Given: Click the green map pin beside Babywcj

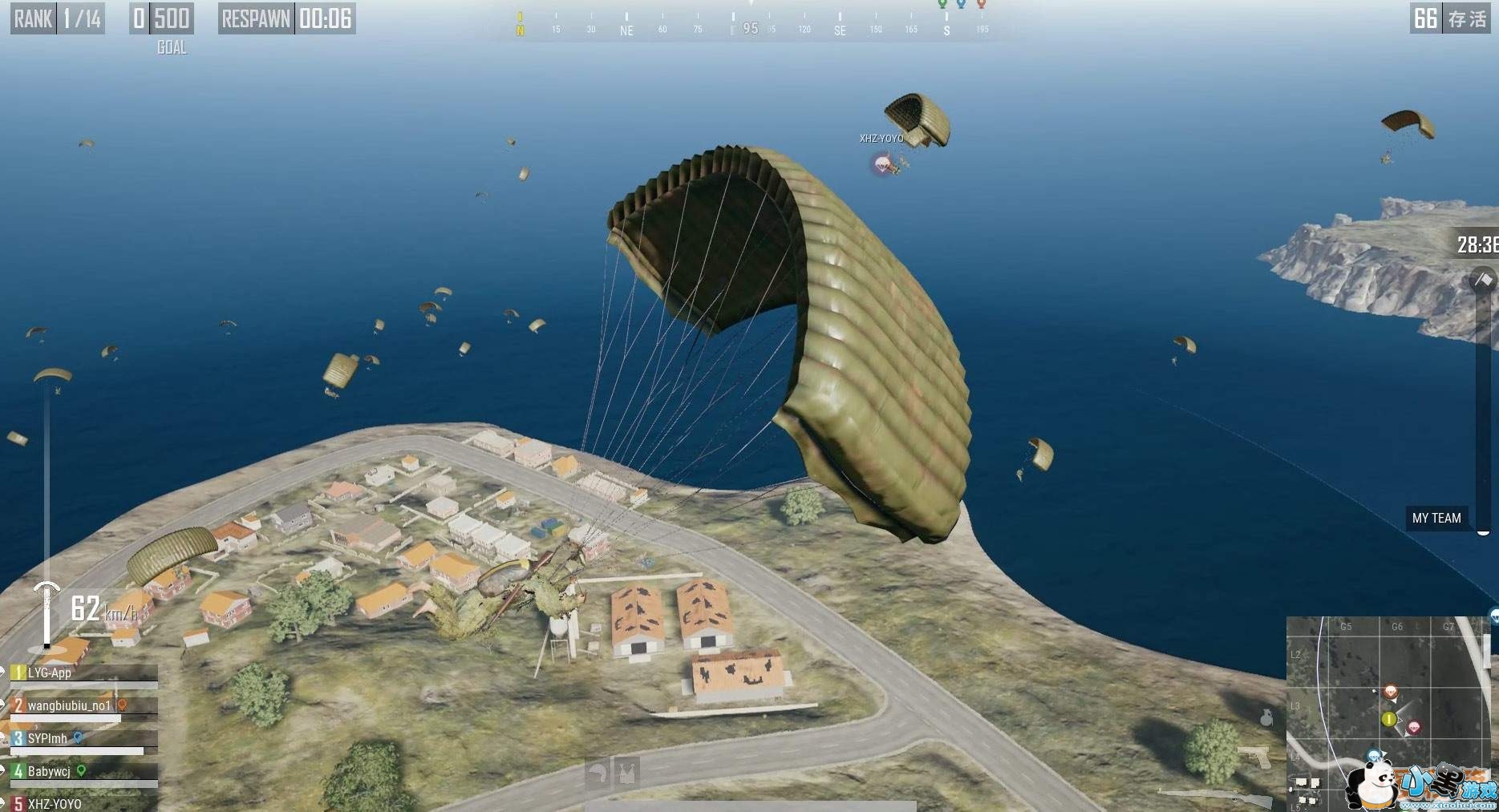Looking at the screenshot, I should coord(81,770).
